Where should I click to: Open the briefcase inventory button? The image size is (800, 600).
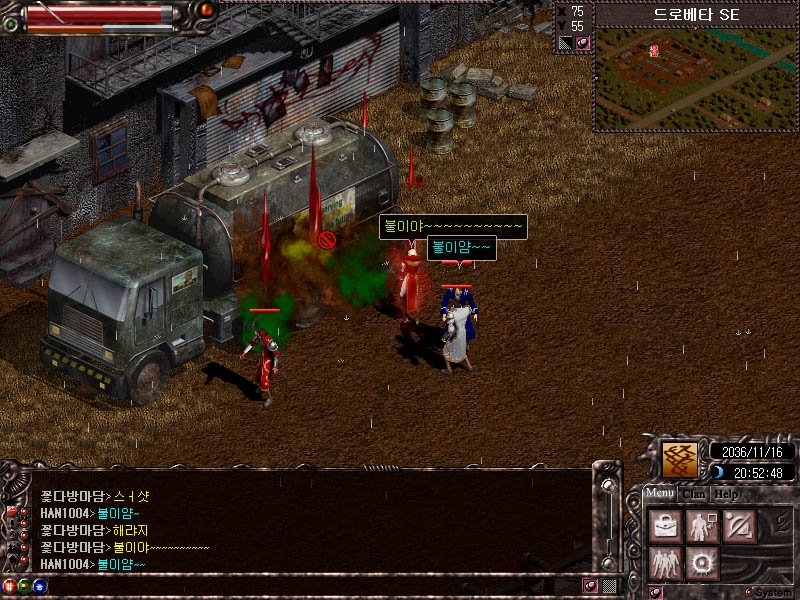click(664, 527)
